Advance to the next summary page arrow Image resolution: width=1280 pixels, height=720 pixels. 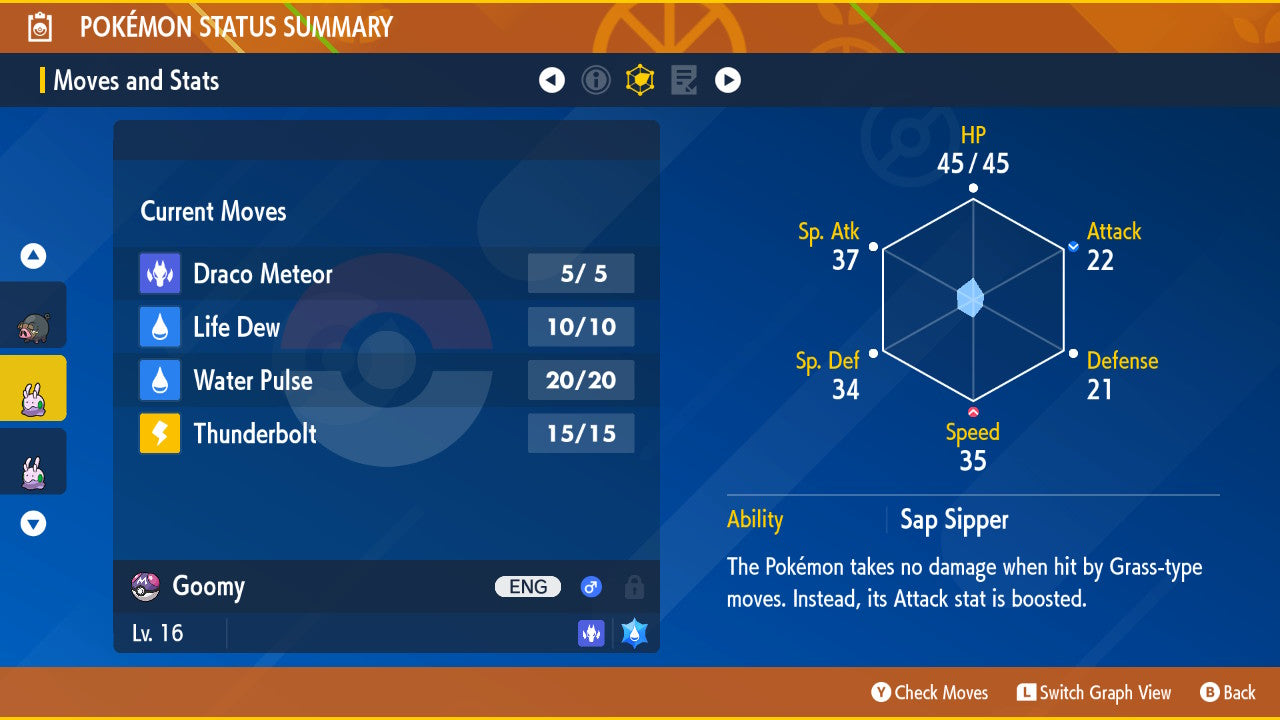(728, 80)
